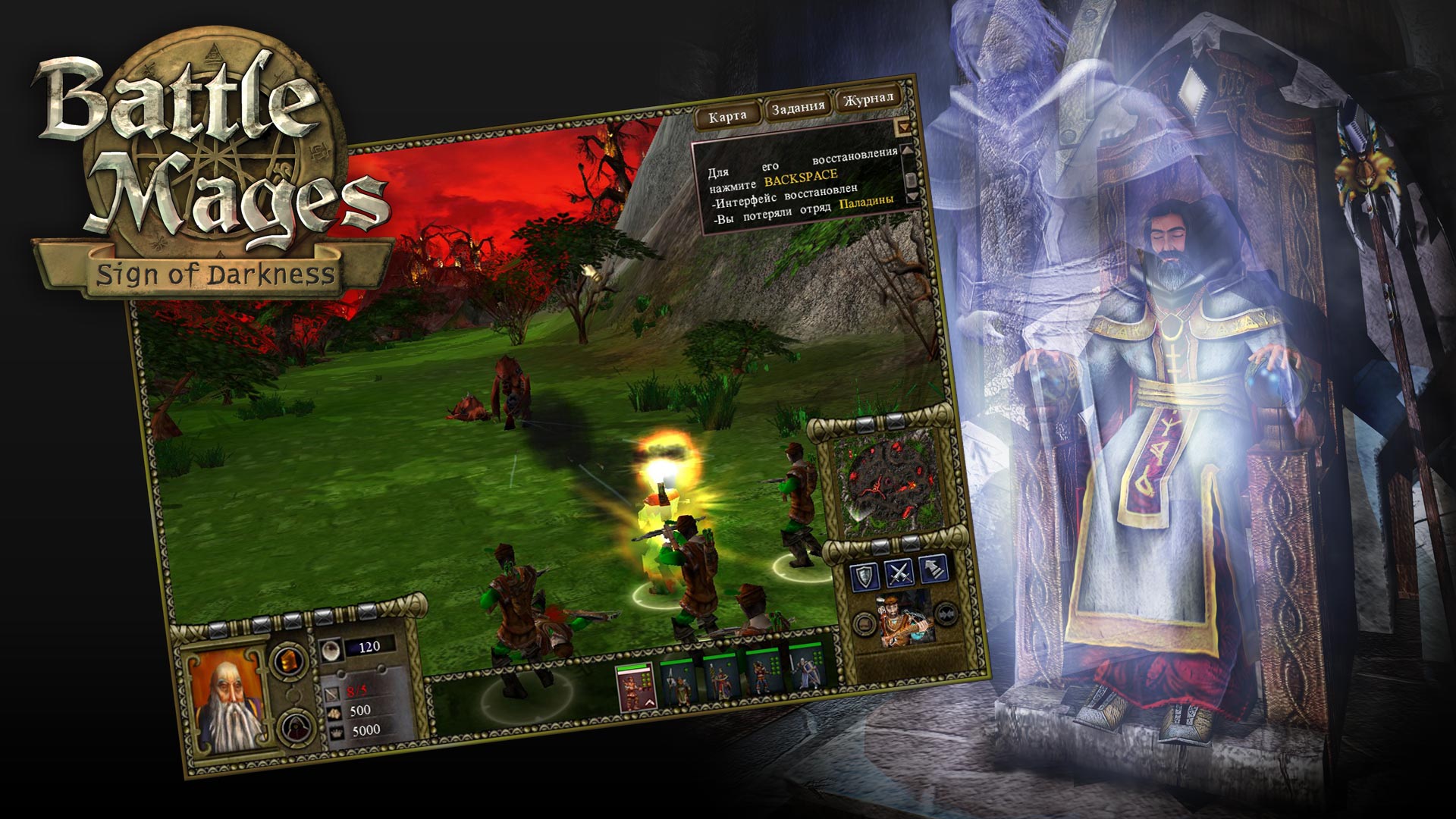Expand the selected squad card chevron
The width and height of the screenshot is (1456, 819).
click(649, 702)
